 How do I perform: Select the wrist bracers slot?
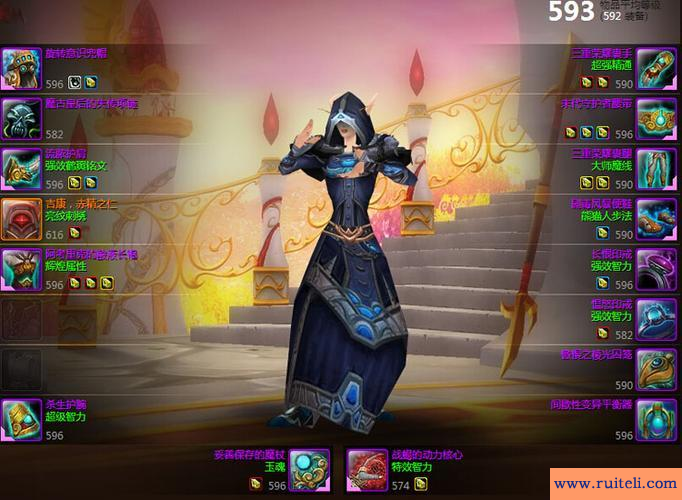click(21, 419)
